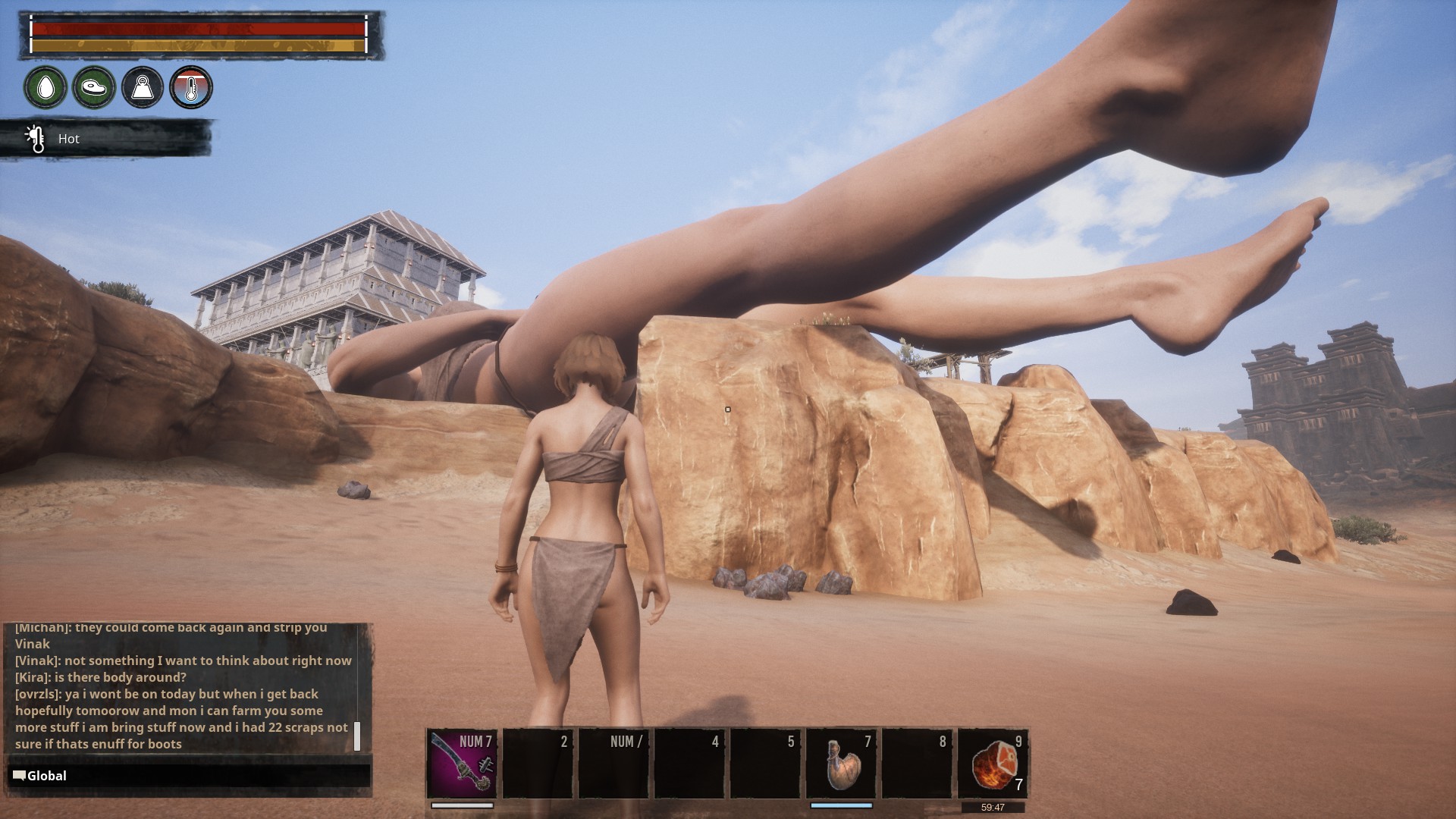Select the cooked meat hotbar slot
Viewport: 1456px width, 819px height.
(993, 764)
